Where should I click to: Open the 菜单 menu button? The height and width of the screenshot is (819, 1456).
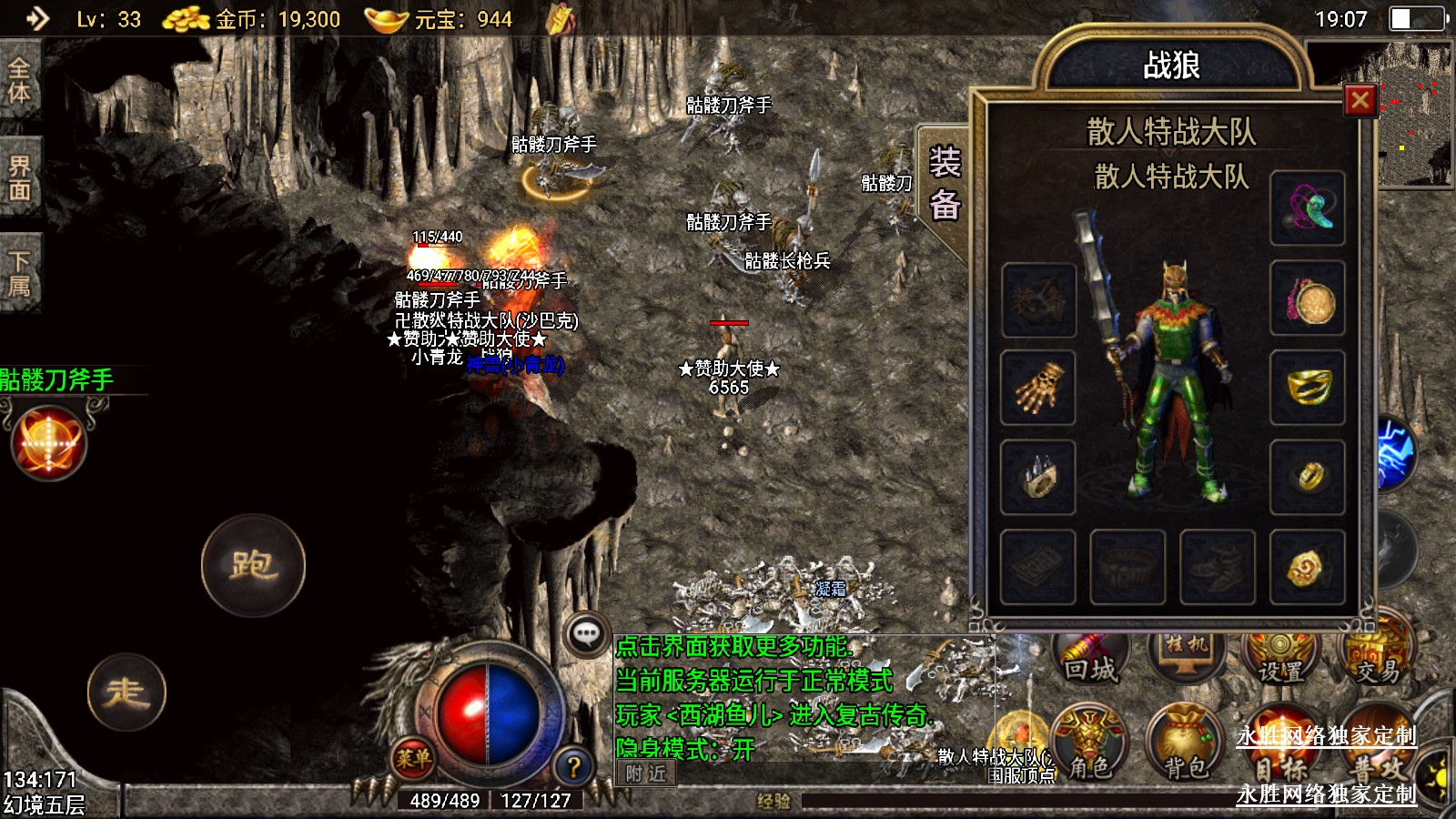tap(412, 757)
